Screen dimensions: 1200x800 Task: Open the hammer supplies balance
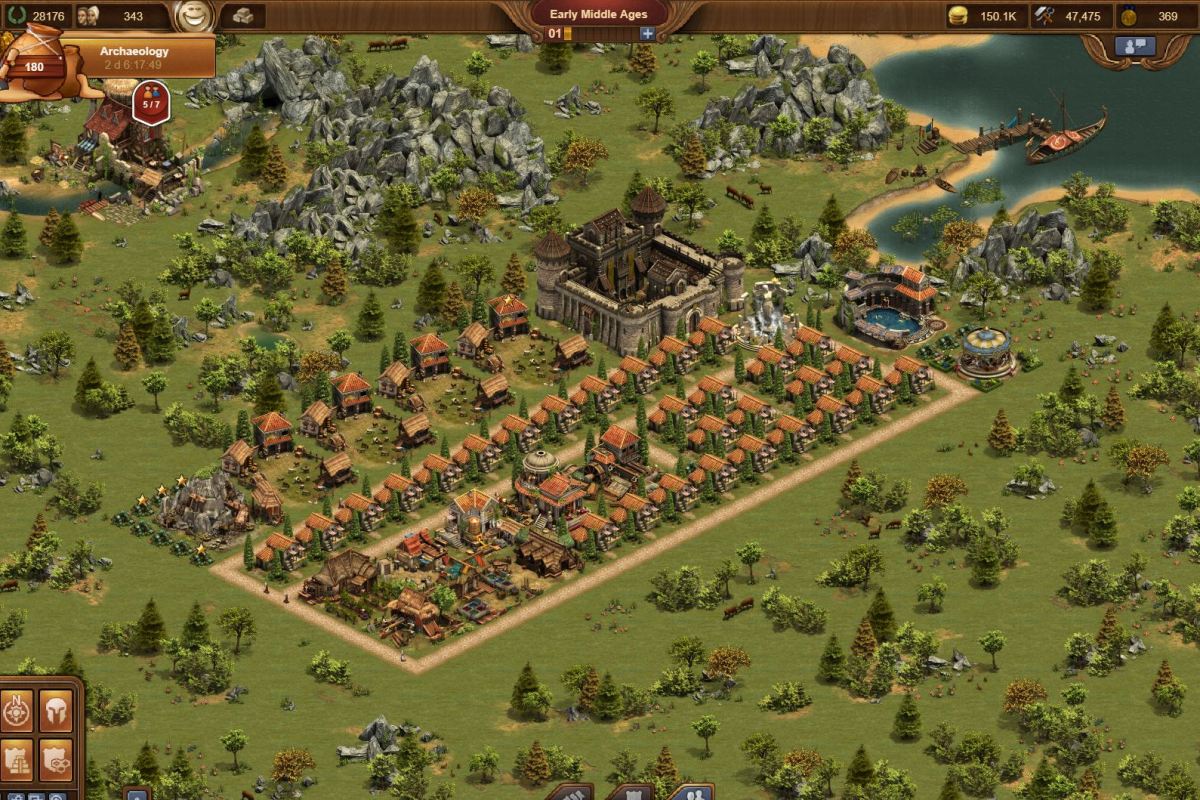[1068, 16]
